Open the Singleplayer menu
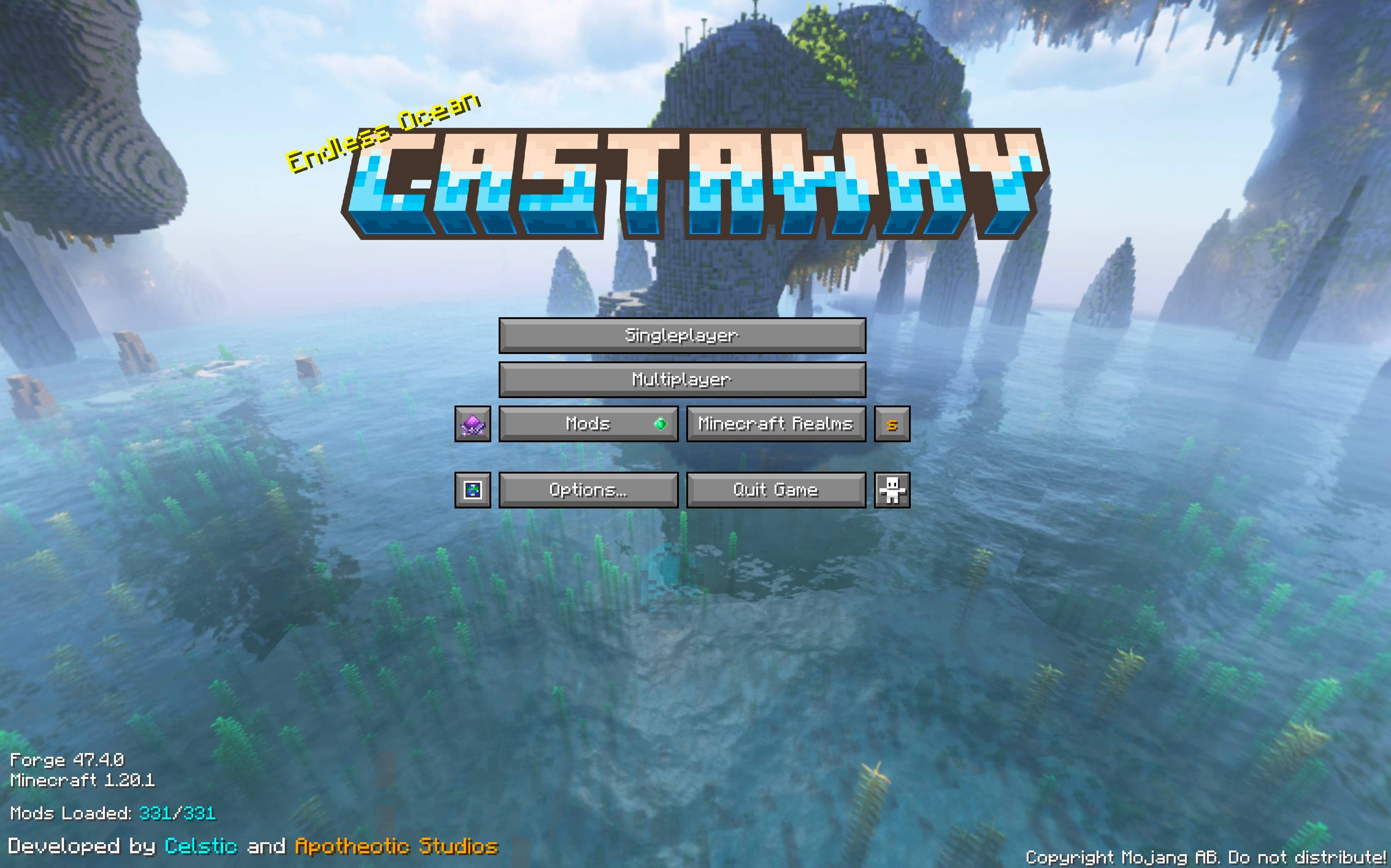Viewport: 1391px width, 868px height. pyautogui.click(x=682, y=336)
